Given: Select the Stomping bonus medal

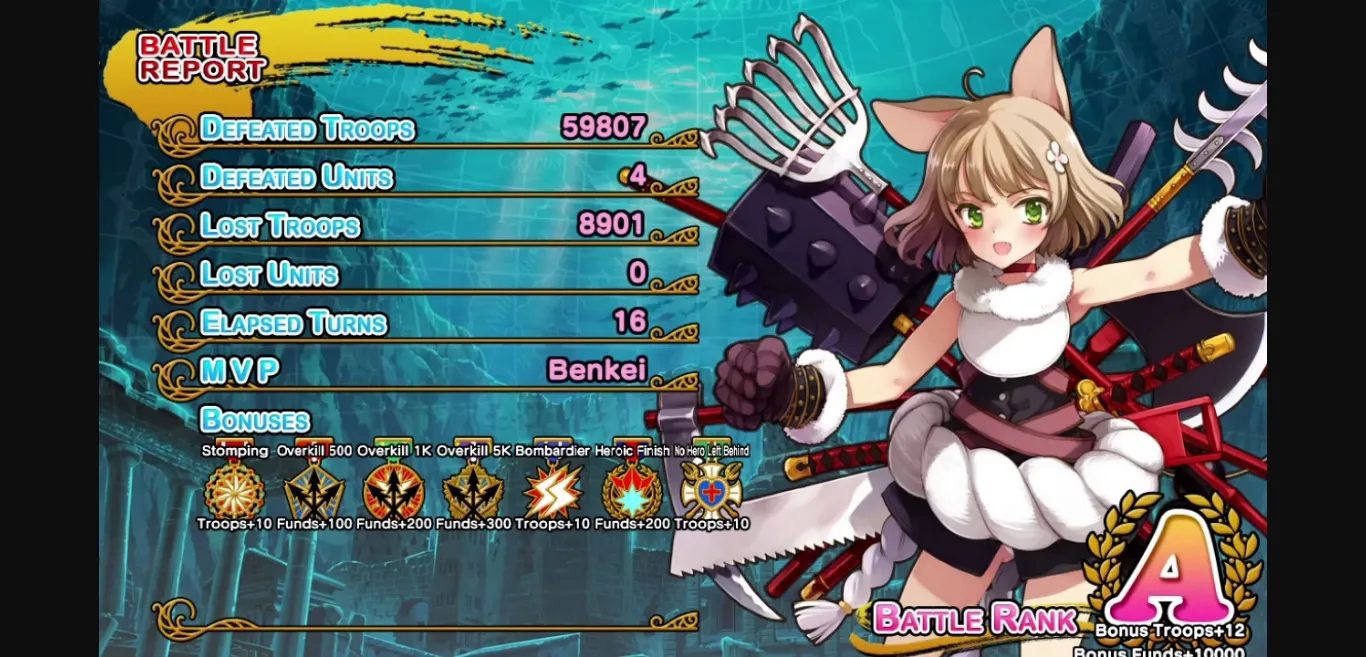Looking at the screenshot, I should point(235,490).
